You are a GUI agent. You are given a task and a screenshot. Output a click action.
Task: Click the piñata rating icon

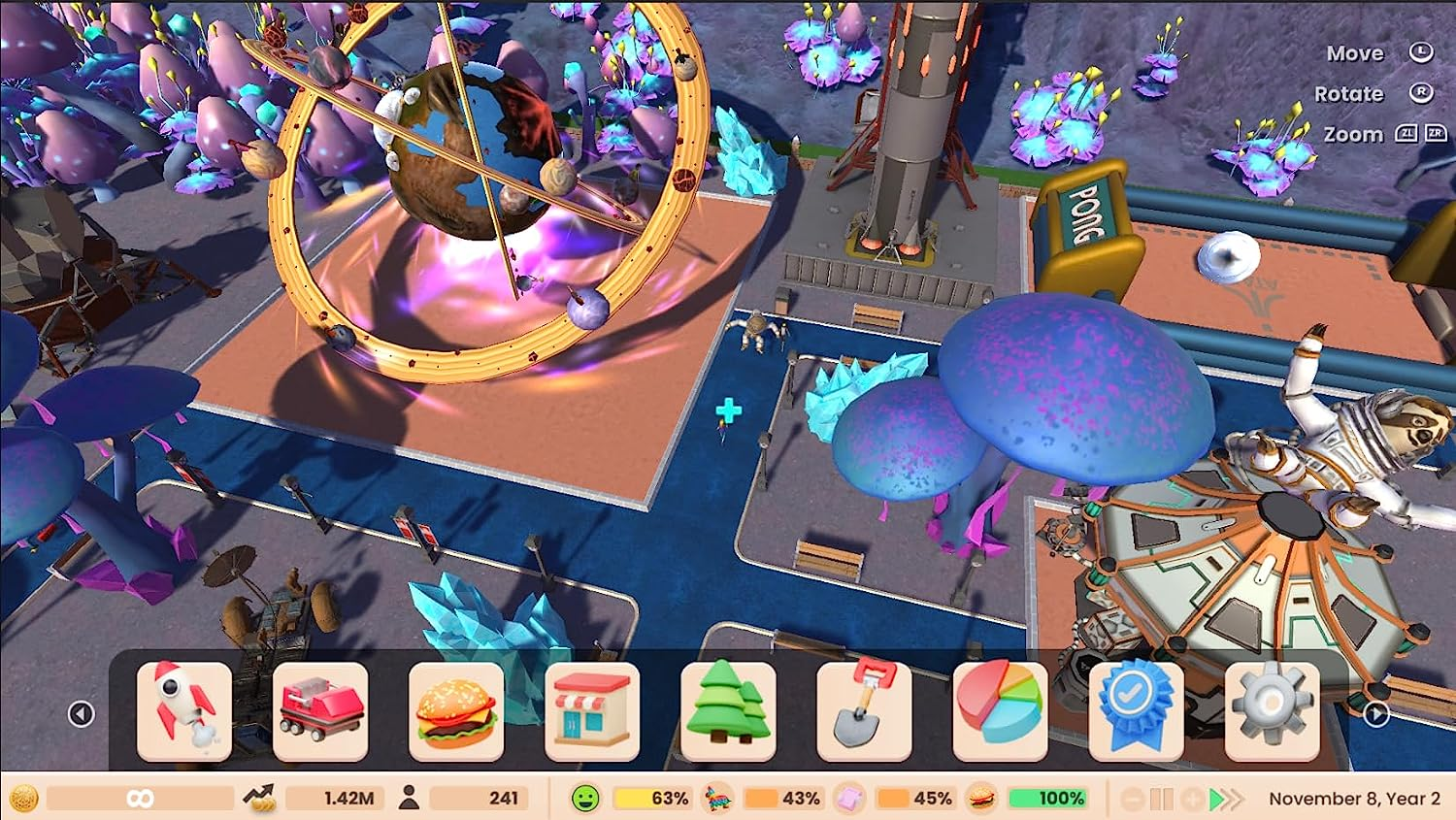(x=718, y=798)
